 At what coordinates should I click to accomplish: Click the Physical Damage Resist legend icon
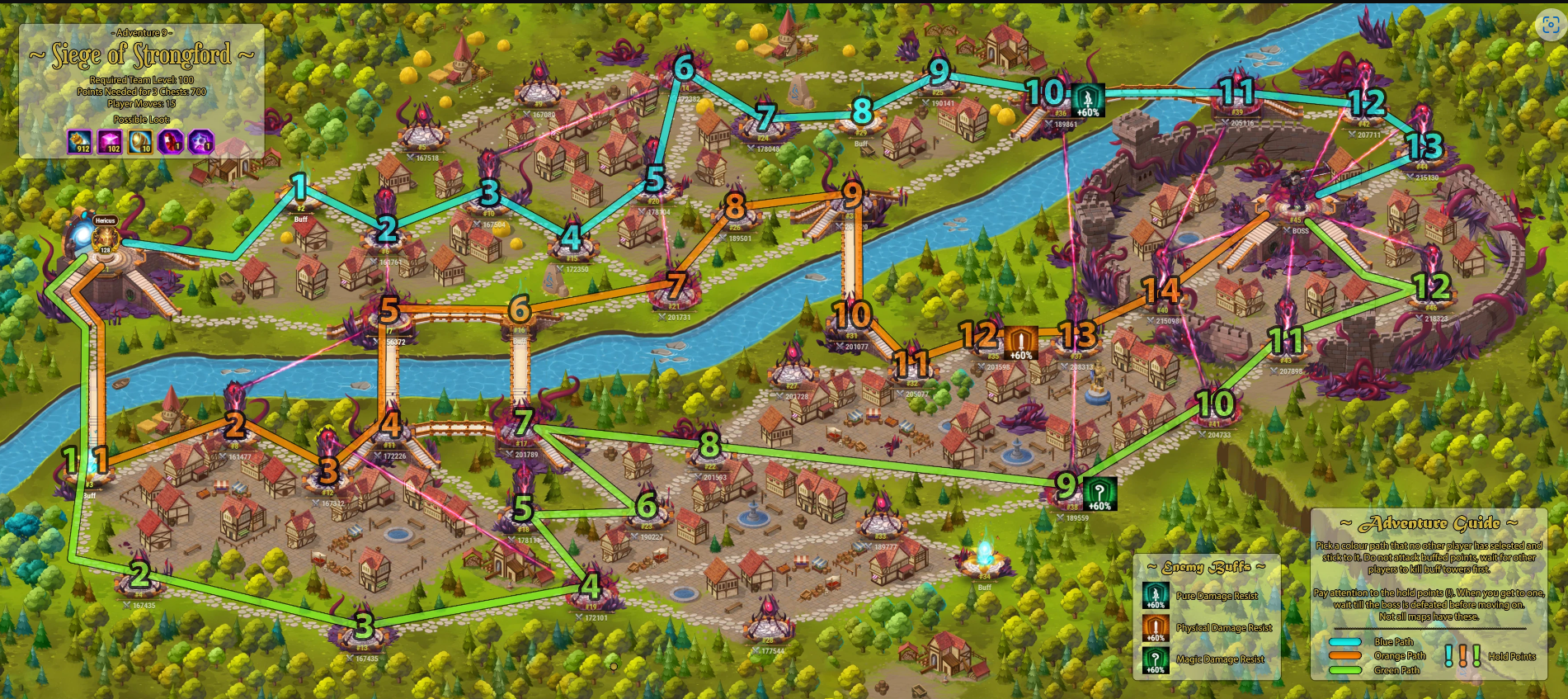click(x=1156, y=628)
